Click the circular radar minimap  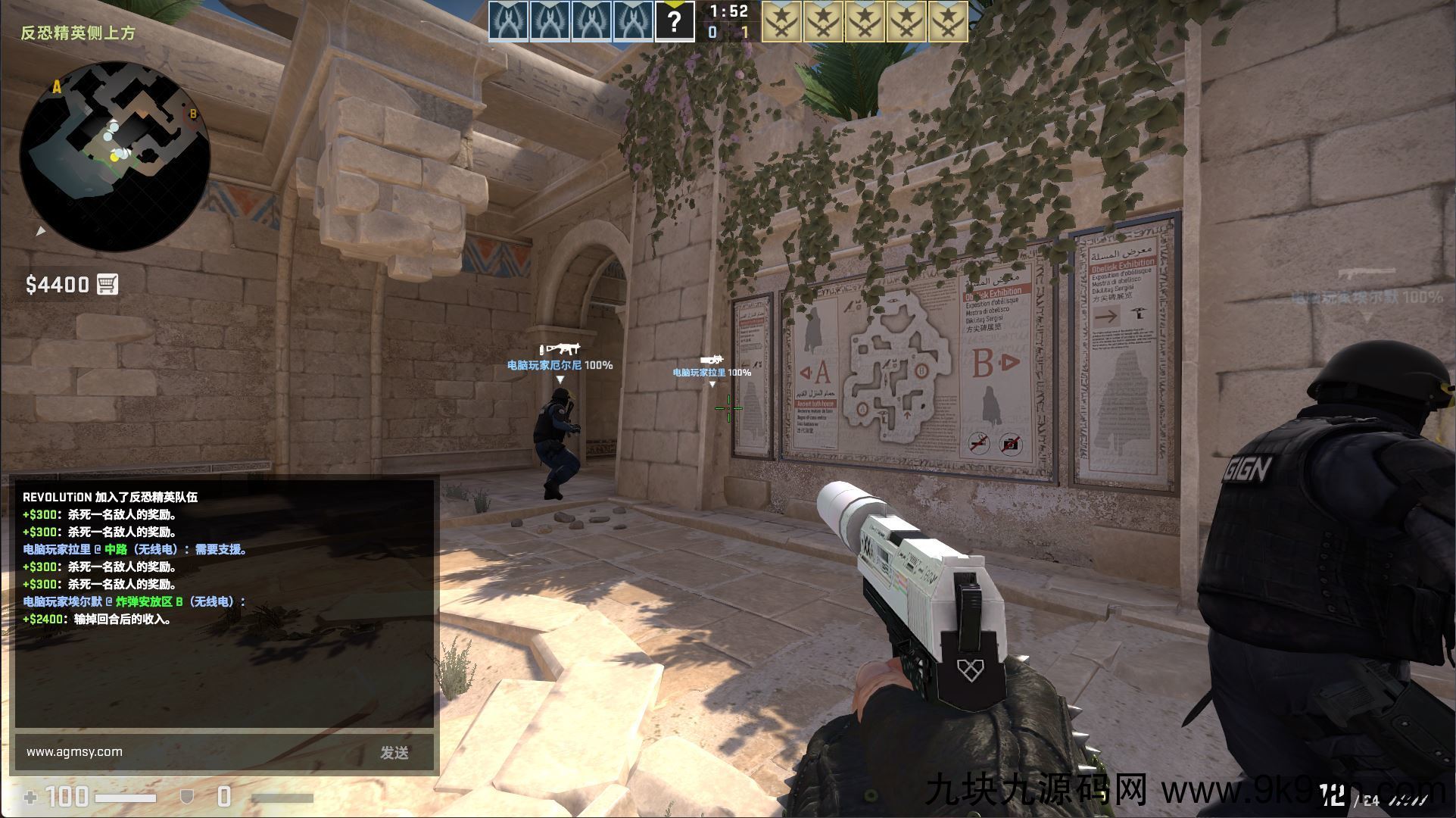tap(115, 157)
